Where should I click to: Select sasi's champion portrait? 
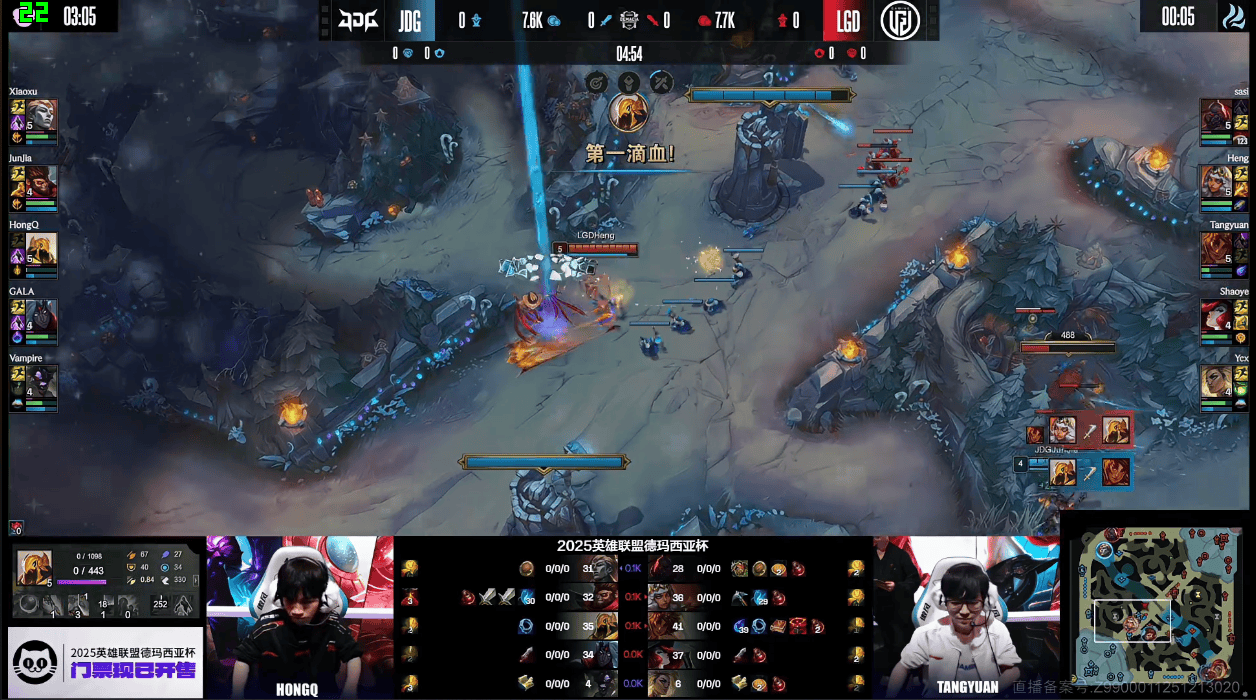pos(1216,116)
